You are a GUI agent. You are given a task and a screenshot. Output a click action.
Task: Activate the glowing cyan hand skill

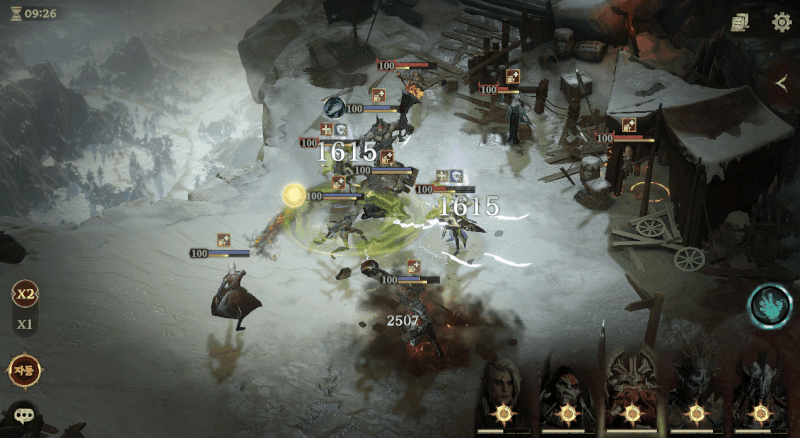(x=770, y=306)
